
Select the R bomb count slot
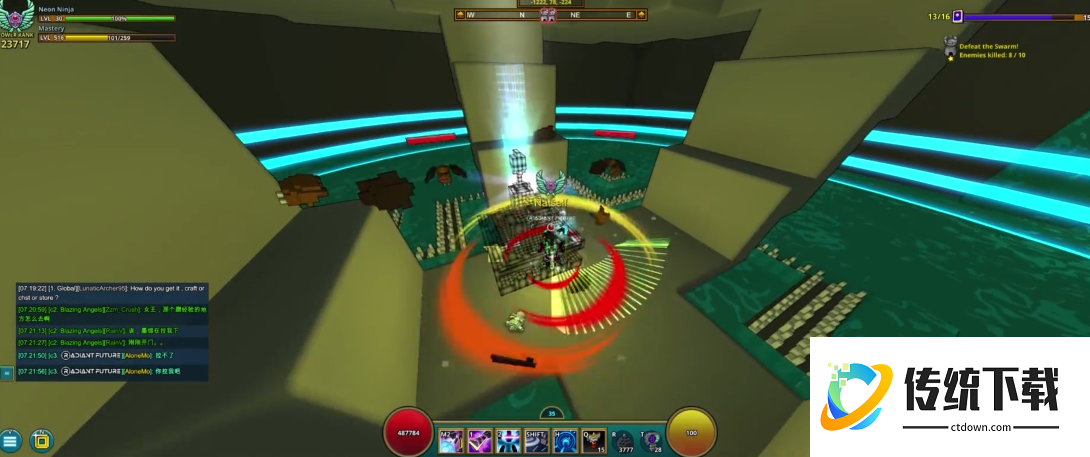pos(624,439)
